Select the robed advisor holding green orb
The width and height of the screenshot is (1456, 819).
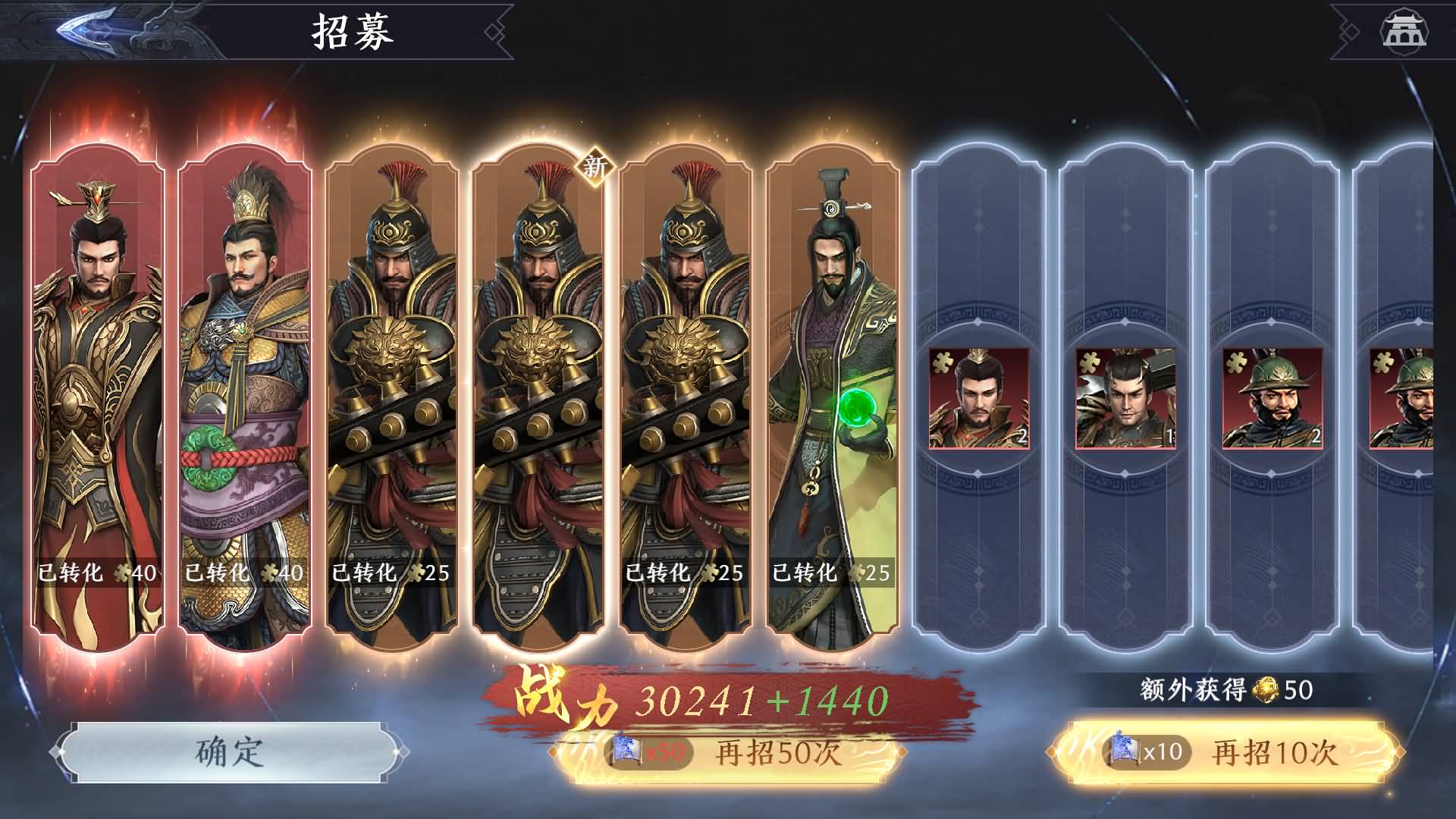tap(834, 379)
